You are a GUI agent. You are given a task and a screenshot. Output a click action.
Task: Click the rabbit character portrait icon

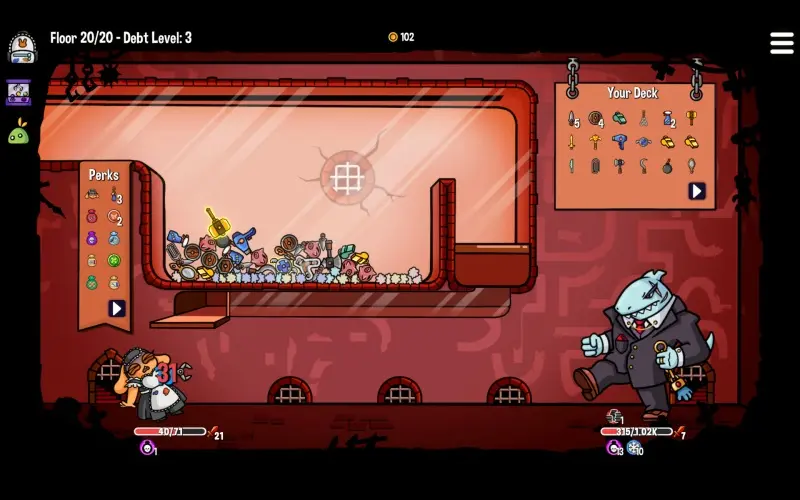[x=22, y=47]
